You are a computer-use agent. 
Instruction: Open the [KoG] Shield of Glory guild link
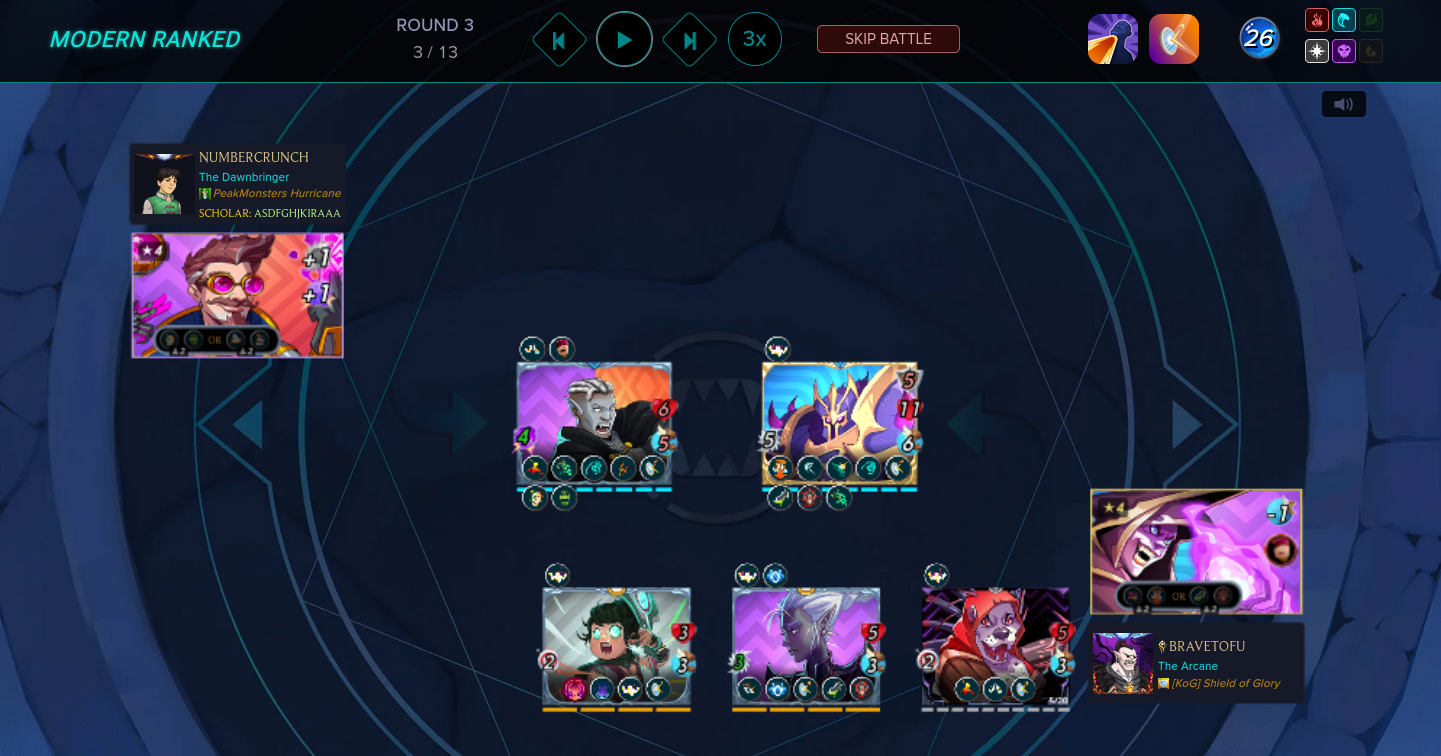pos(1225,683)
